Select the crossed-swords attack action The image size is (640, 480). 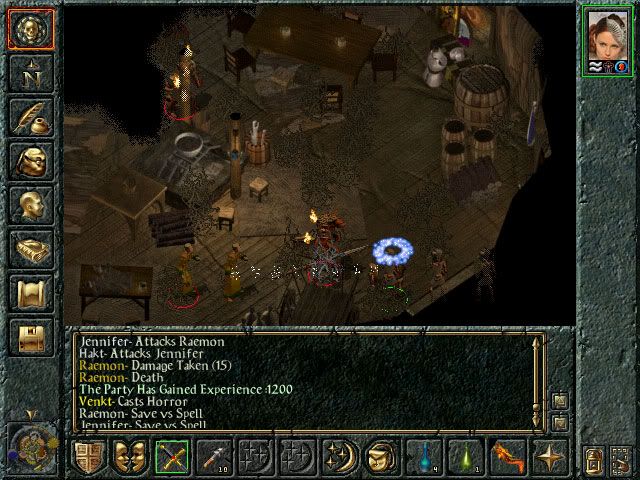(x=172, y=457)
